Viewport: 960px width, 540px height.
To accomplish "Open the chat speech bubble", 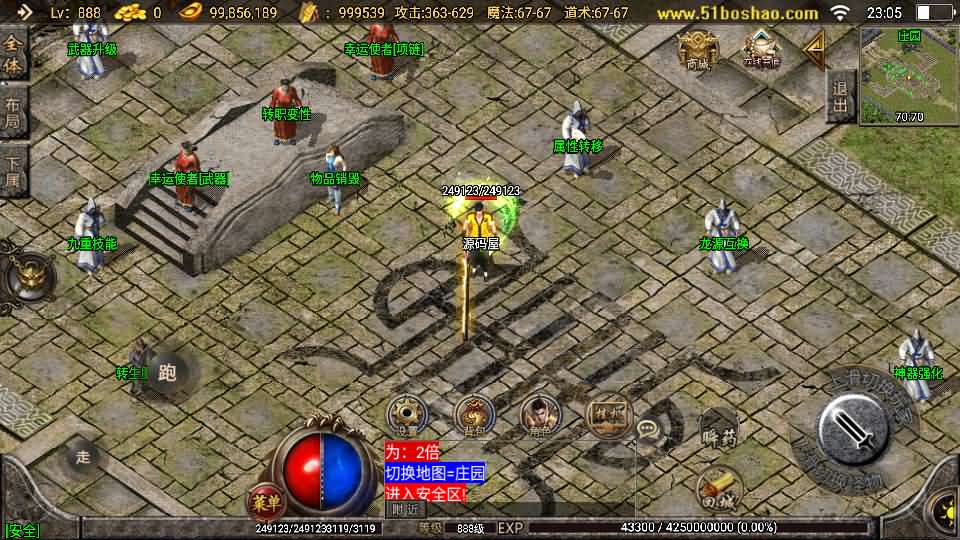I will pyautogui.click(x=650, y=430).
